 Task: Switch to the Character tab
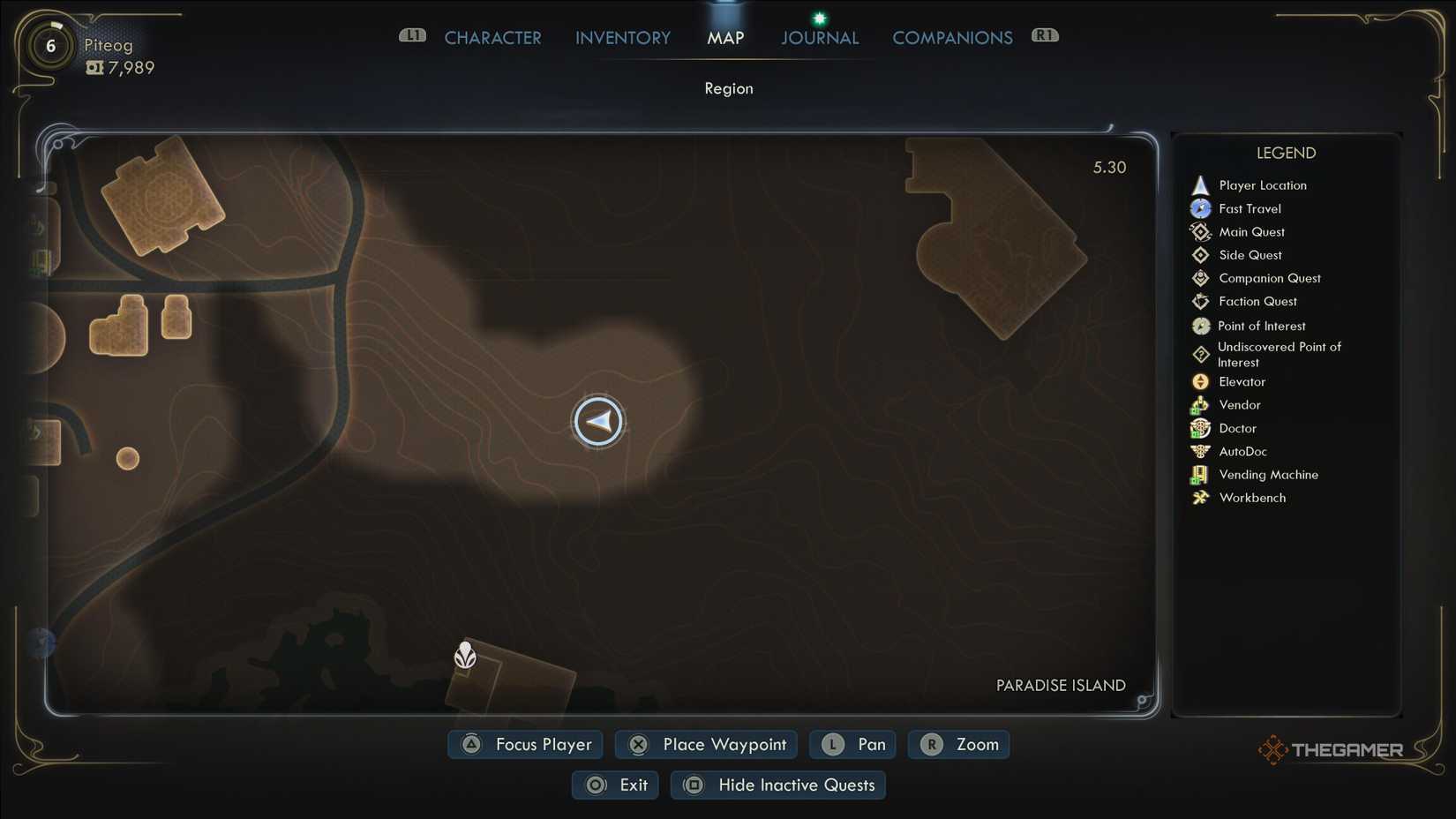492,37
